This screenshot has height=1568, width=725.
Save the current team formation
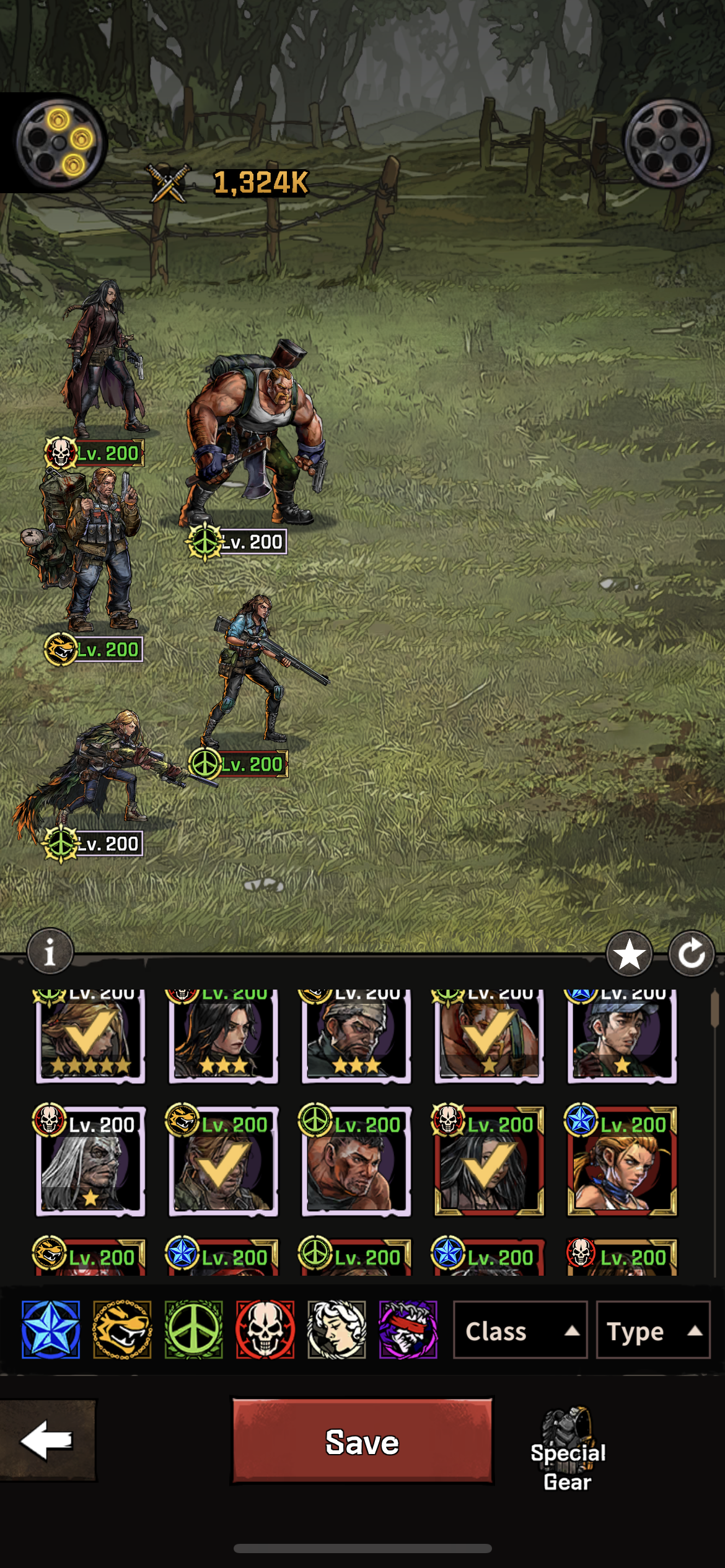coord(362,1442)
